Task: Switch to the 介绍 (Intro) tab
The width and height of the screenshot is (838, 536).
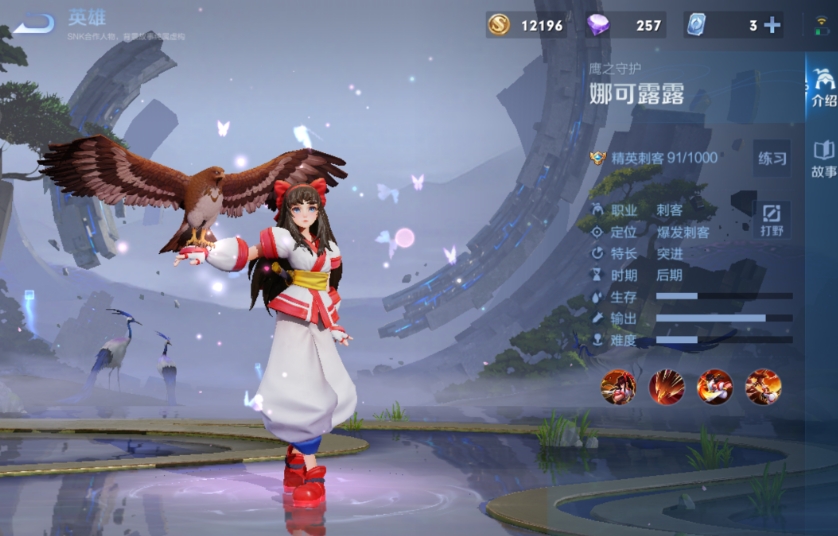Action: click(823, 88)
